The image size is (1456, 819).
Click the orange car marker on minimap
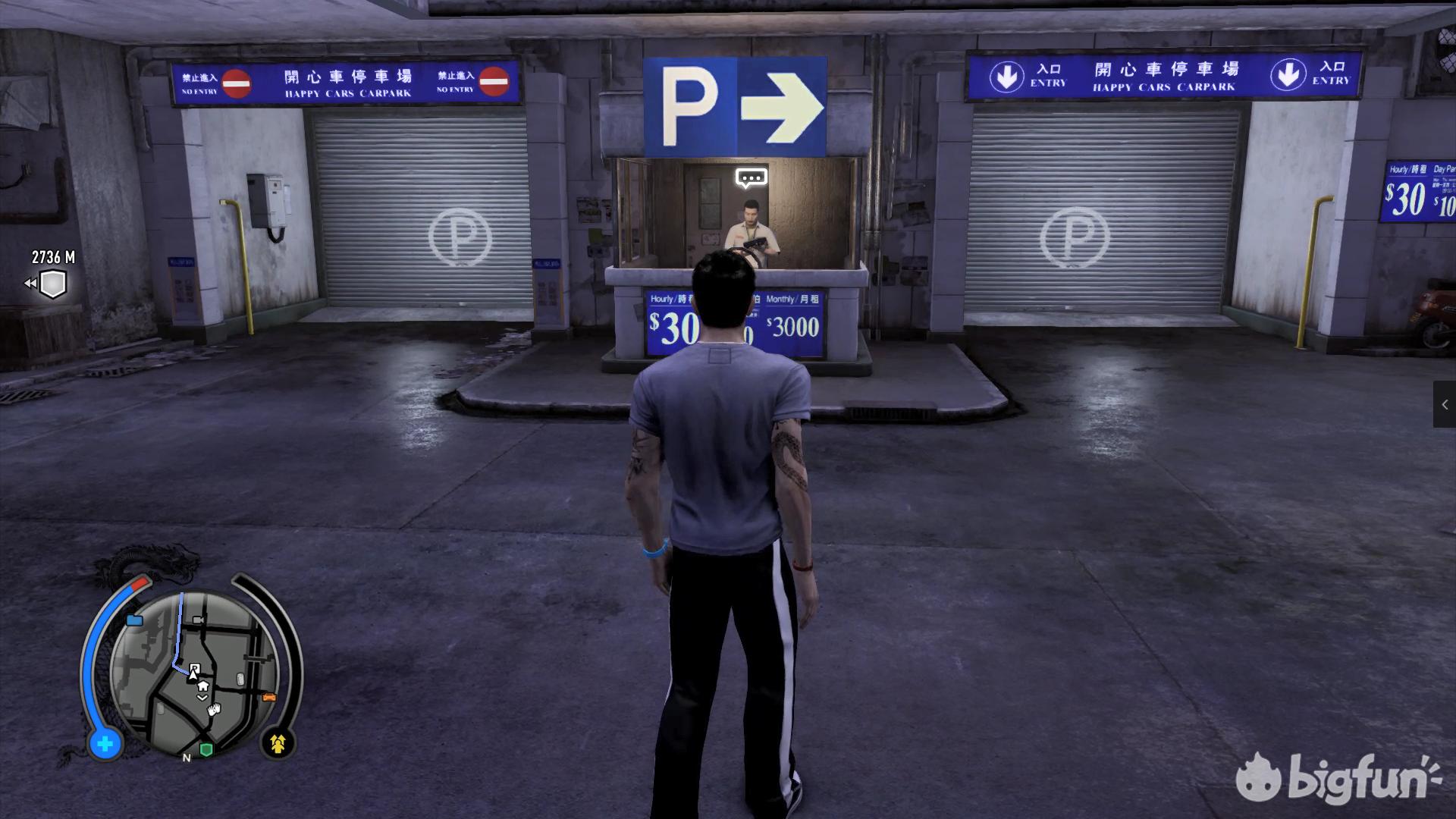tap(268, 697)
